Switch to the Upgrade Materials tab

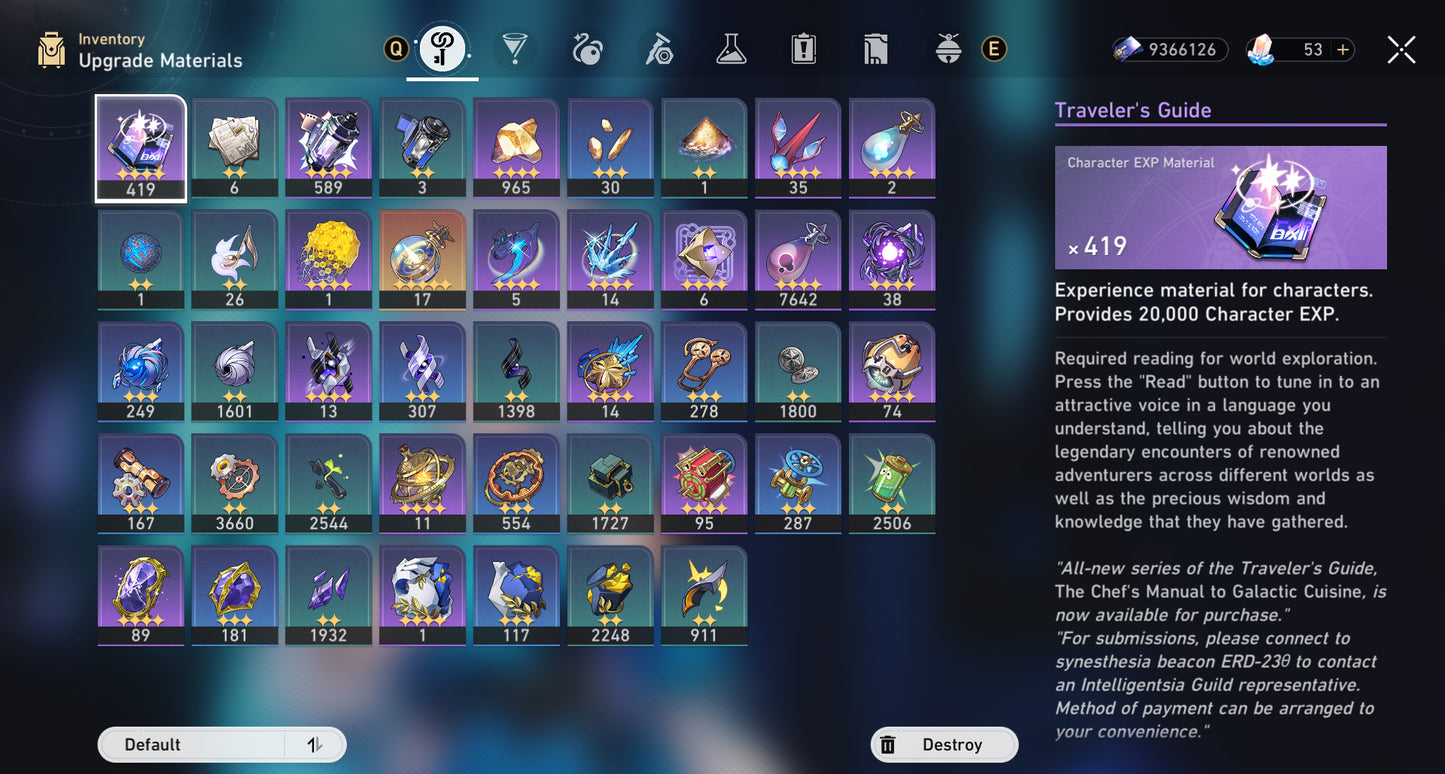pos(441,49)
